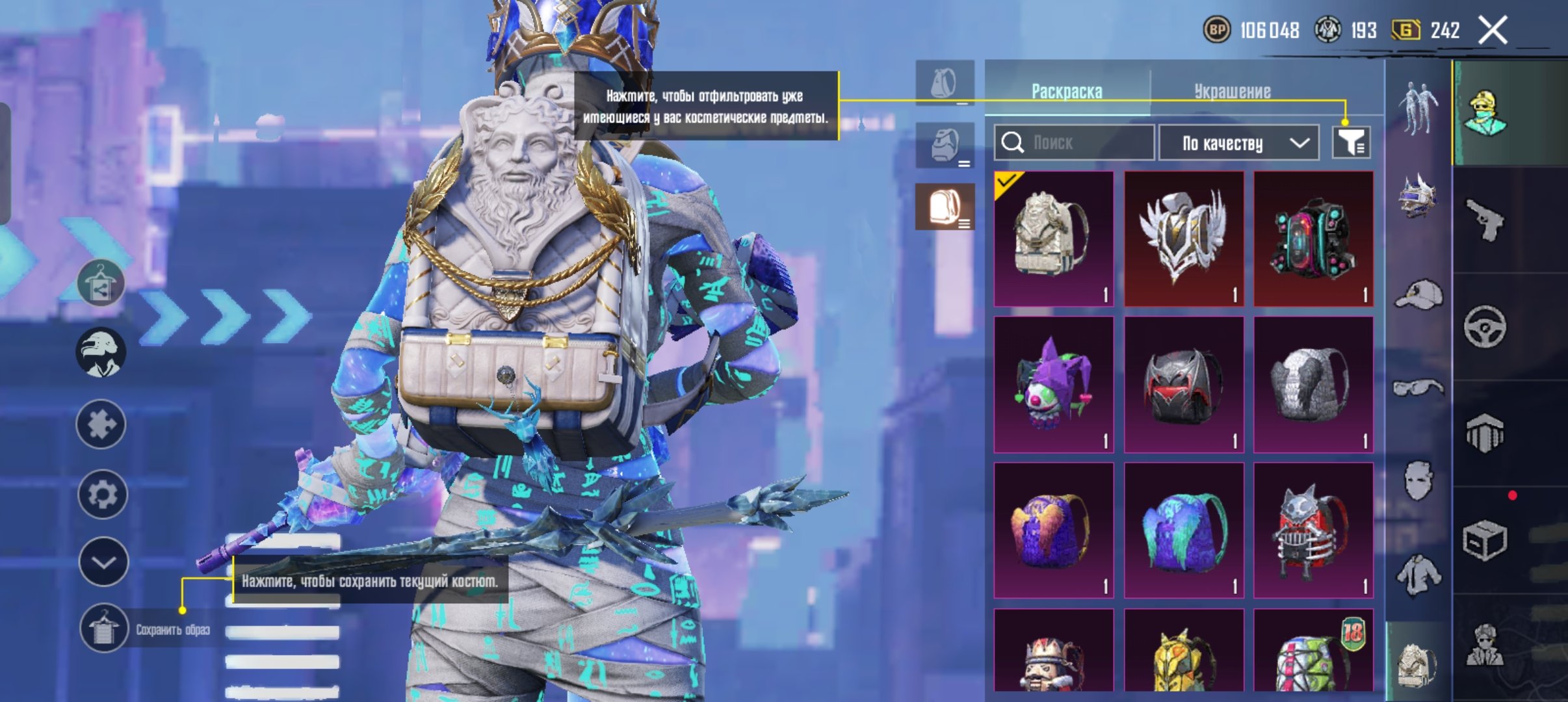Open the puzzle piece menu icon
Image resolution: width=1568 pixels, height=702 pixels.
(x=101, y=424)
